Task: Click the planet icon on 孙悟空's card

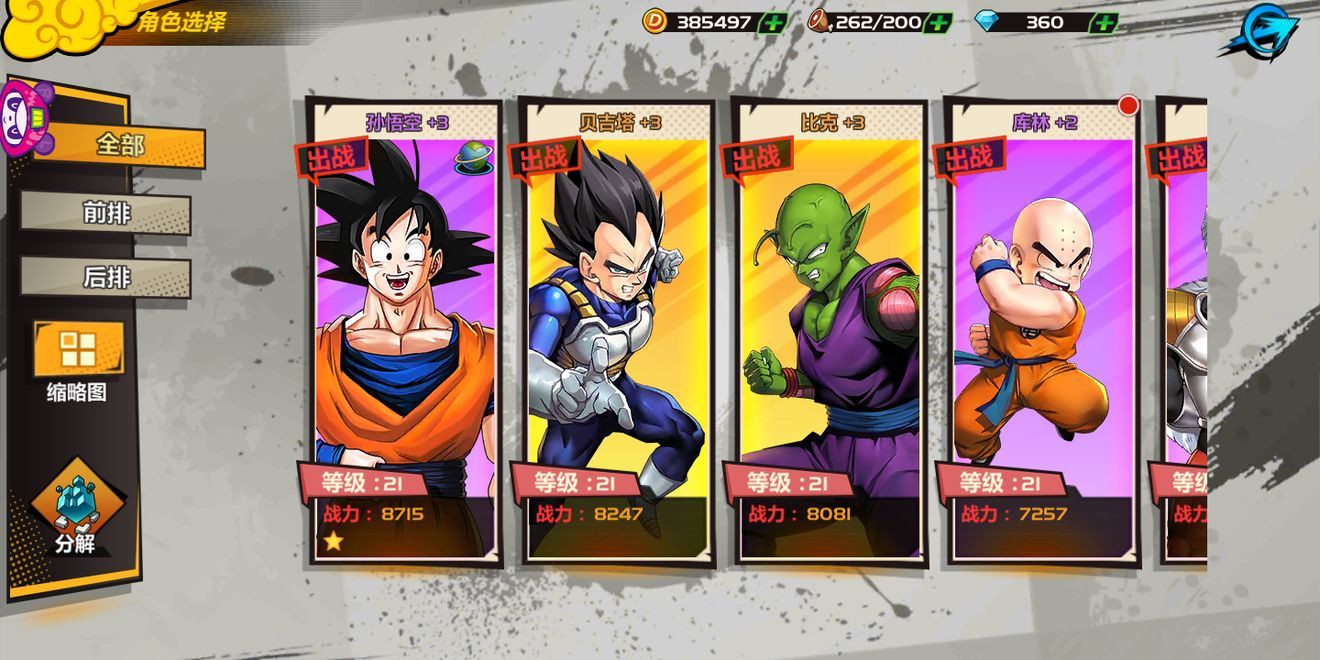Action: point(473,157)
